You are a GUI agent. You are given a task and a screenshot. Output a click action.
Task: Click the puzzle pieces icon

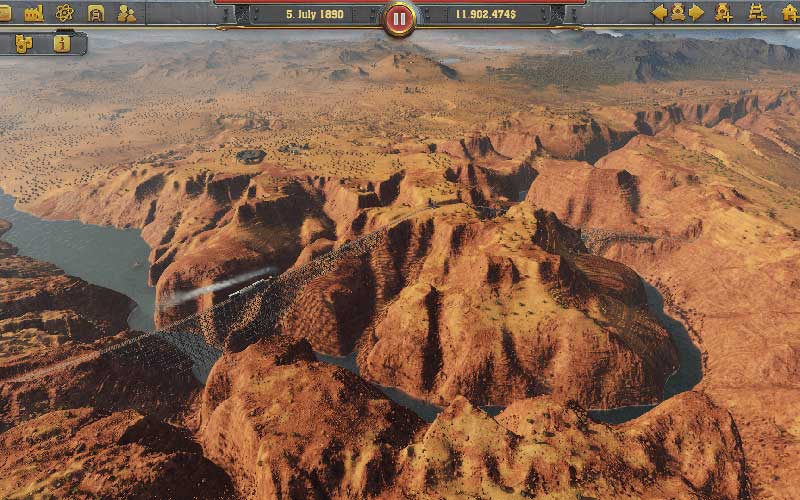pyautogui.click(x=24, y=43)
